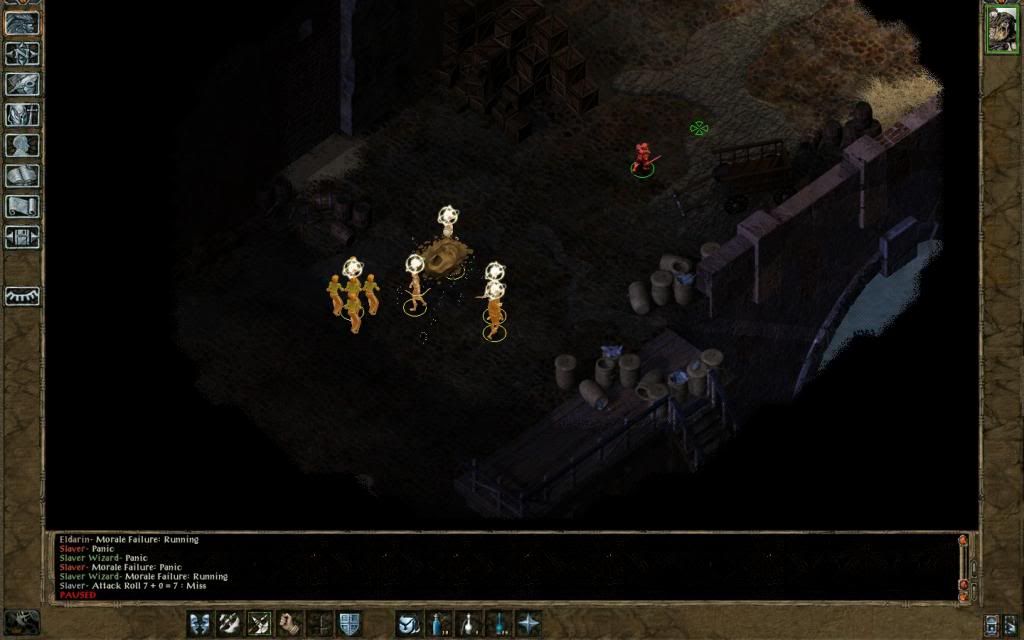This screenshot has width=1024, height=640.
Task: Click the closed-eye rest button
Action: 22,296
